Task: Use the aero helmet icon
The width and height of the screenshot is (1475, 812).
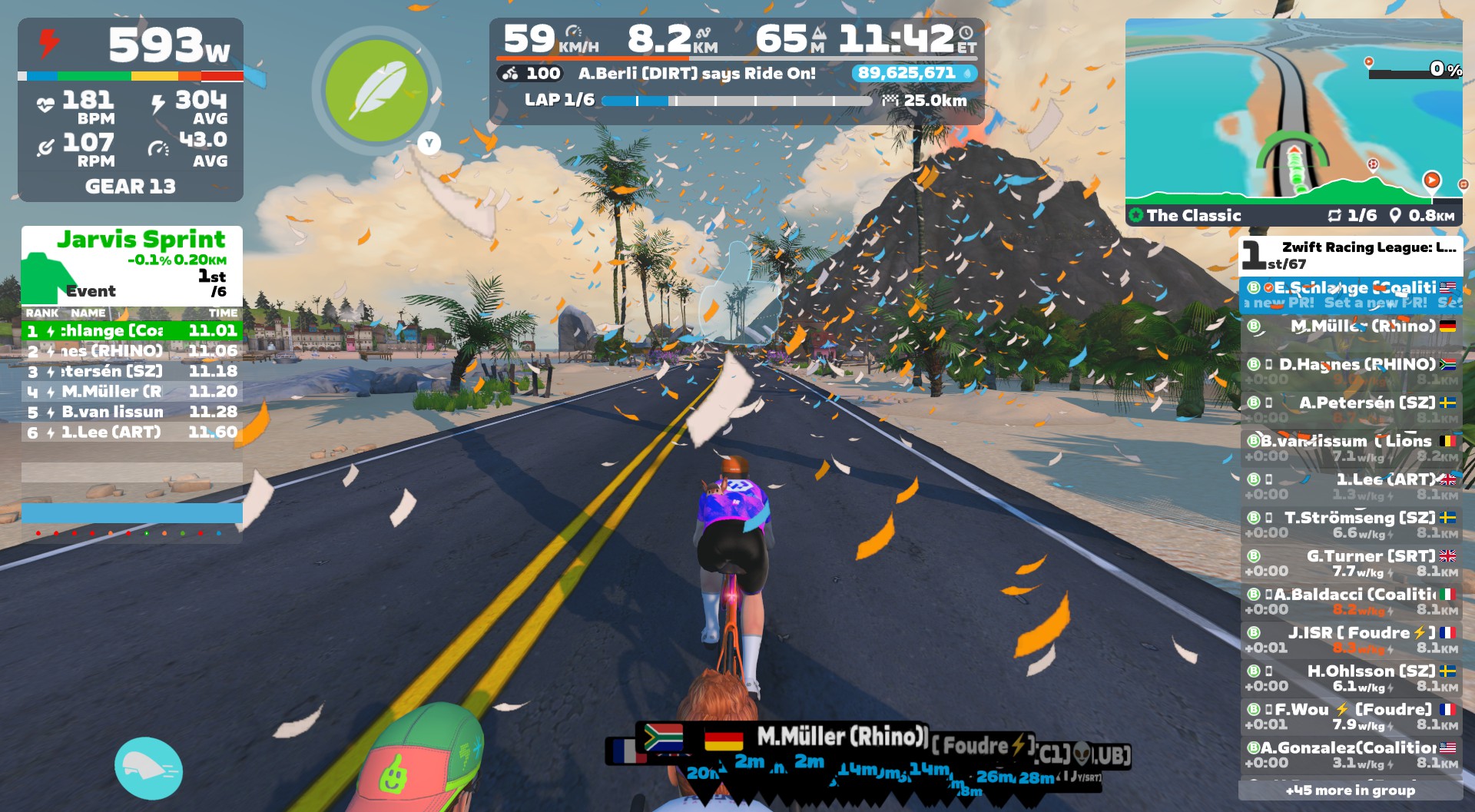Action: point(148,767)
